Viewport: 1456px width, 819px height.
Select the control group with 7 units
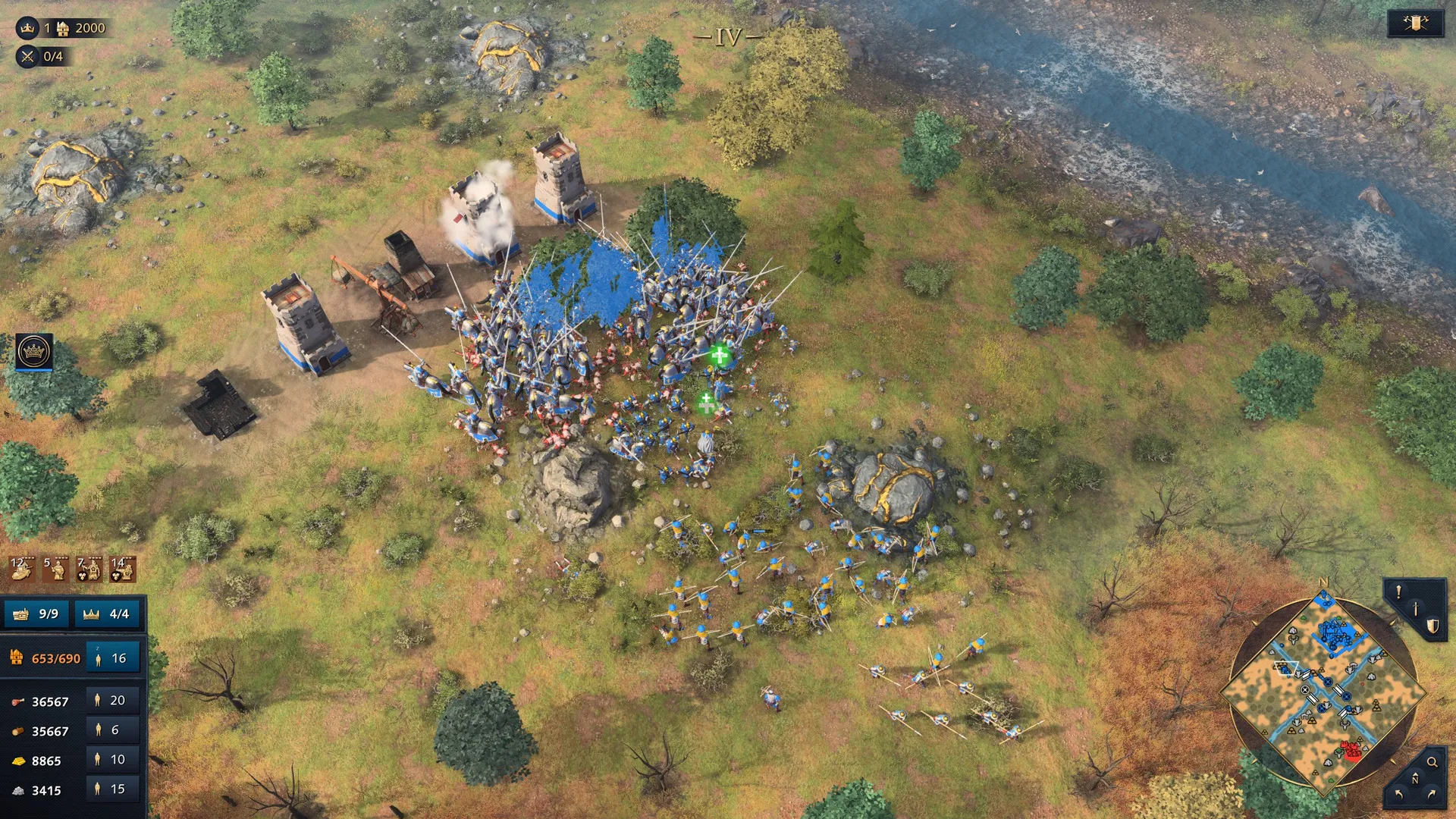[89, 569]
